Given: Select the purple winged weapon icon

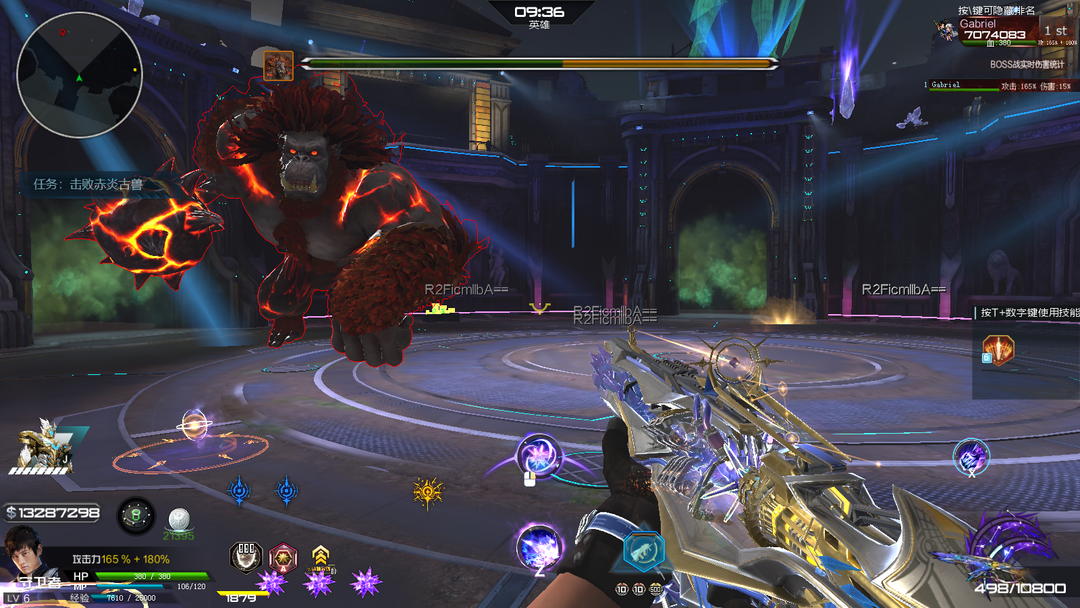Looking at the screenshot, I should click(994, 545).
